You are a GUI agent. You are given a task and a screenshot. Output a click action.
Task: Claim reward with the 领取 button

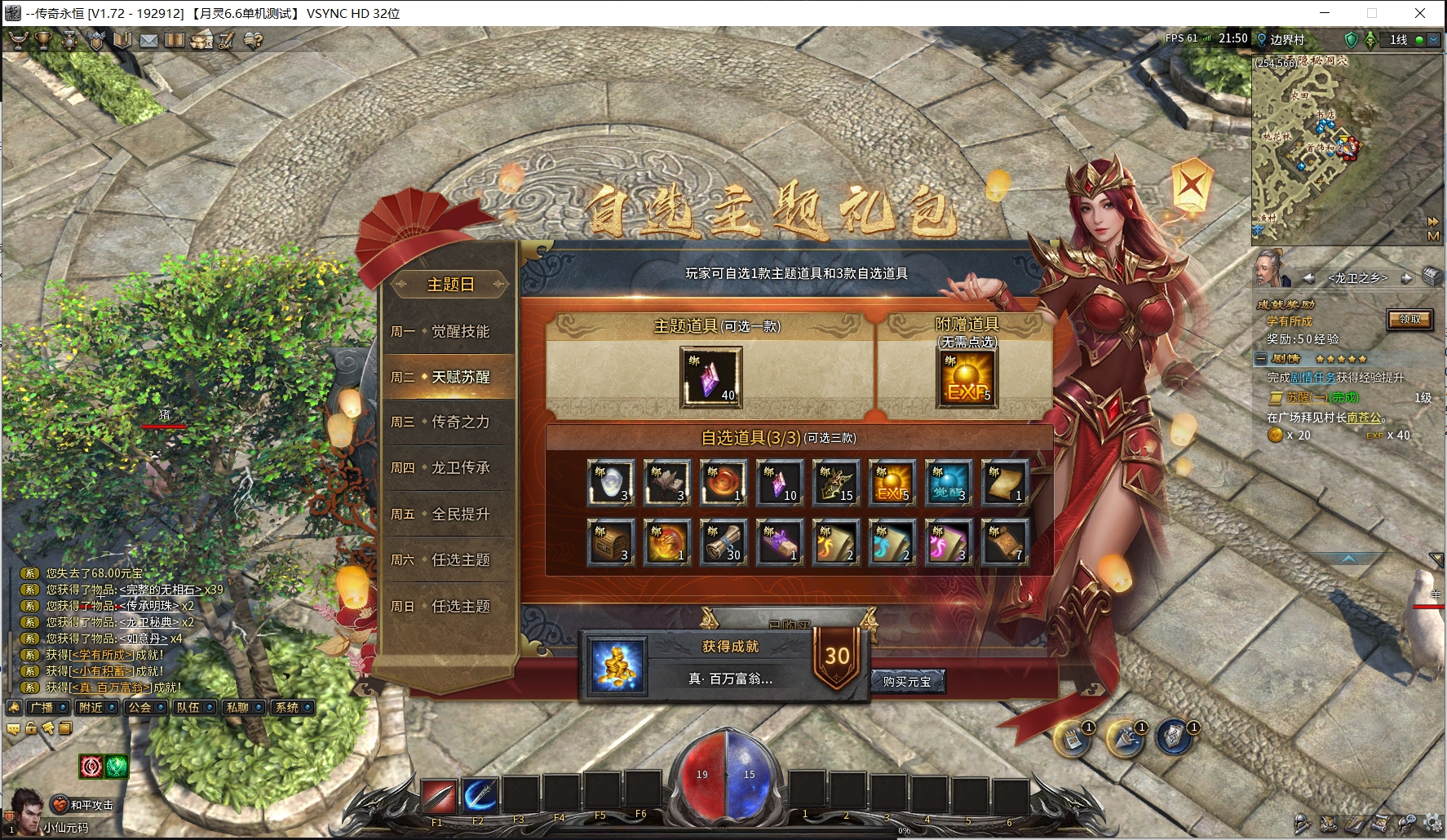[x=1409, y=320]
